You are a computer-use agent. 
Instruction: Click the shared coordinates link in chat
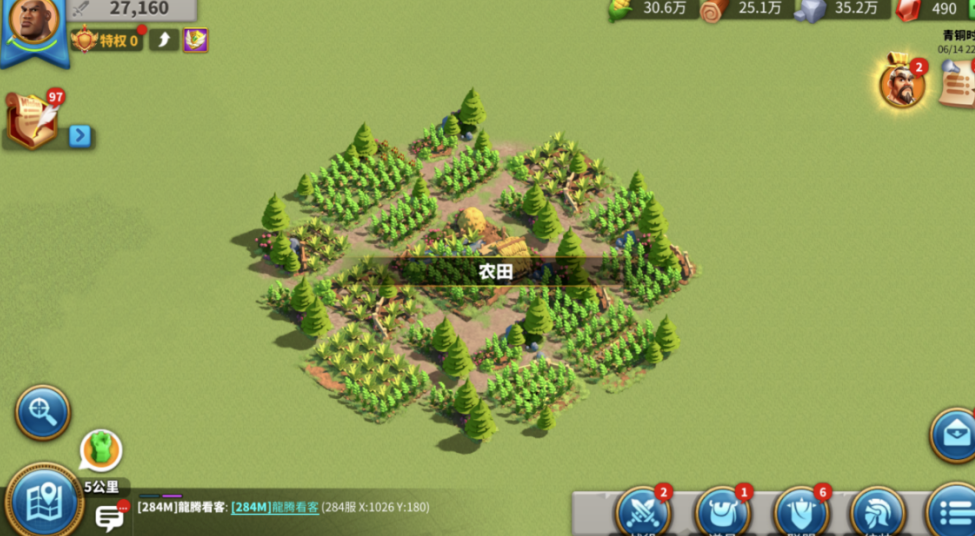point(275,507)
